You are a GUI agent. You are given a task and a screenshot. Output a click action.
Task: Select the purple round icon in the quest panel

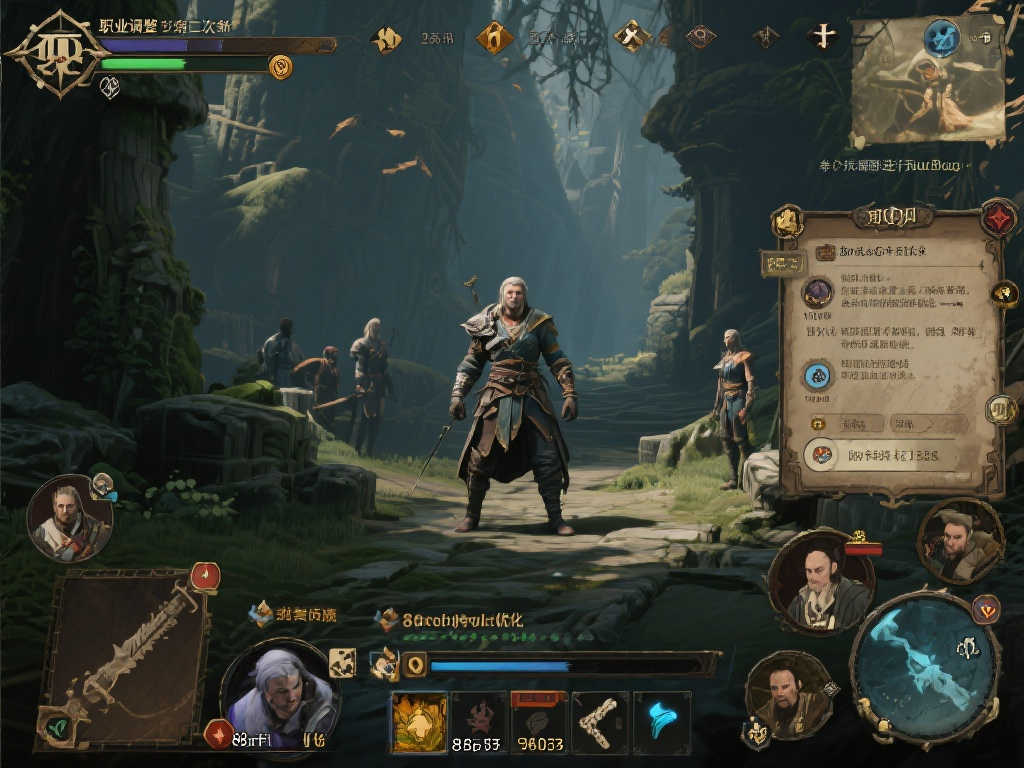click(818, 293)
